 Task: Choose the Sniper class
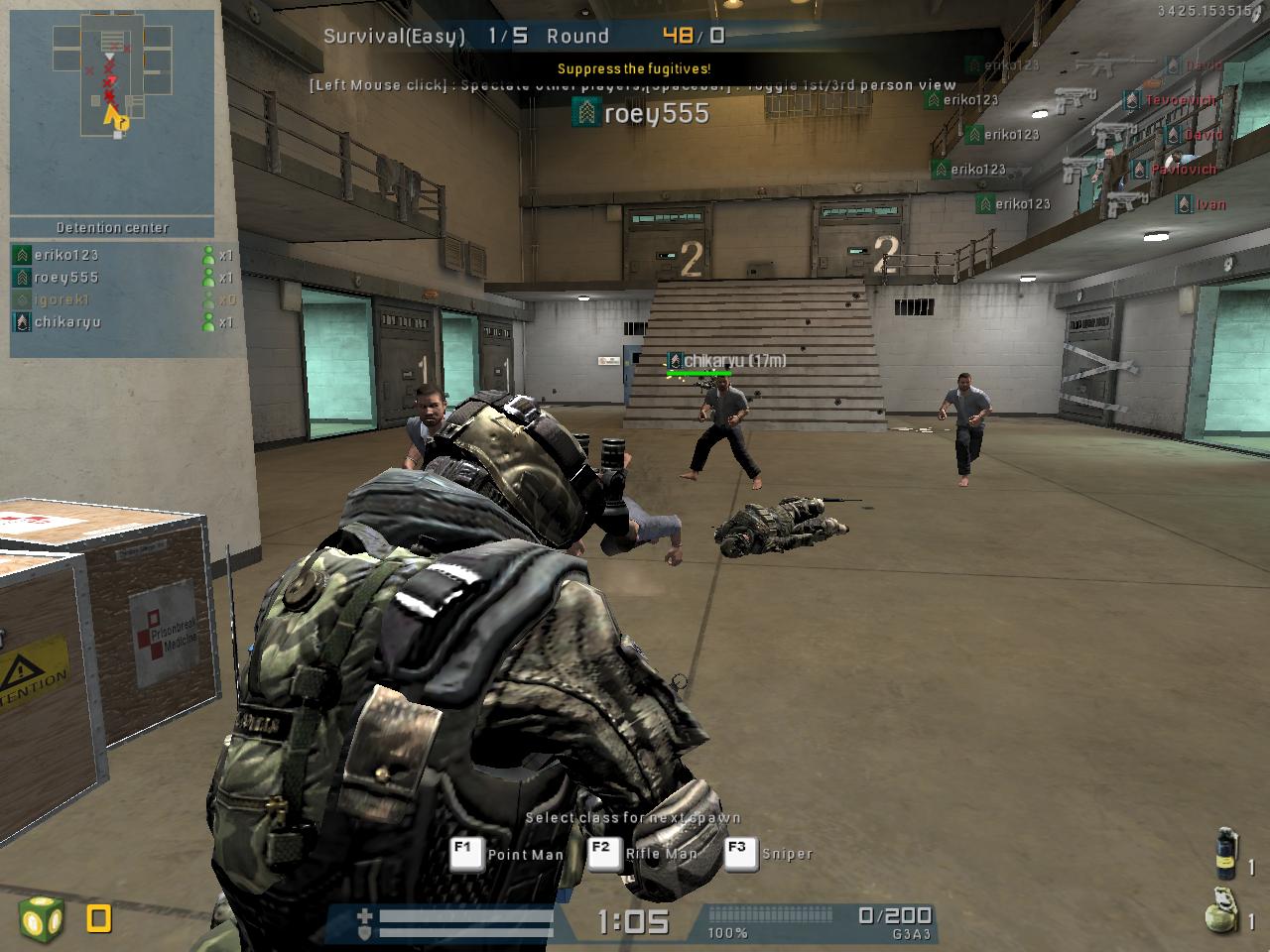(x=770, y=854)
